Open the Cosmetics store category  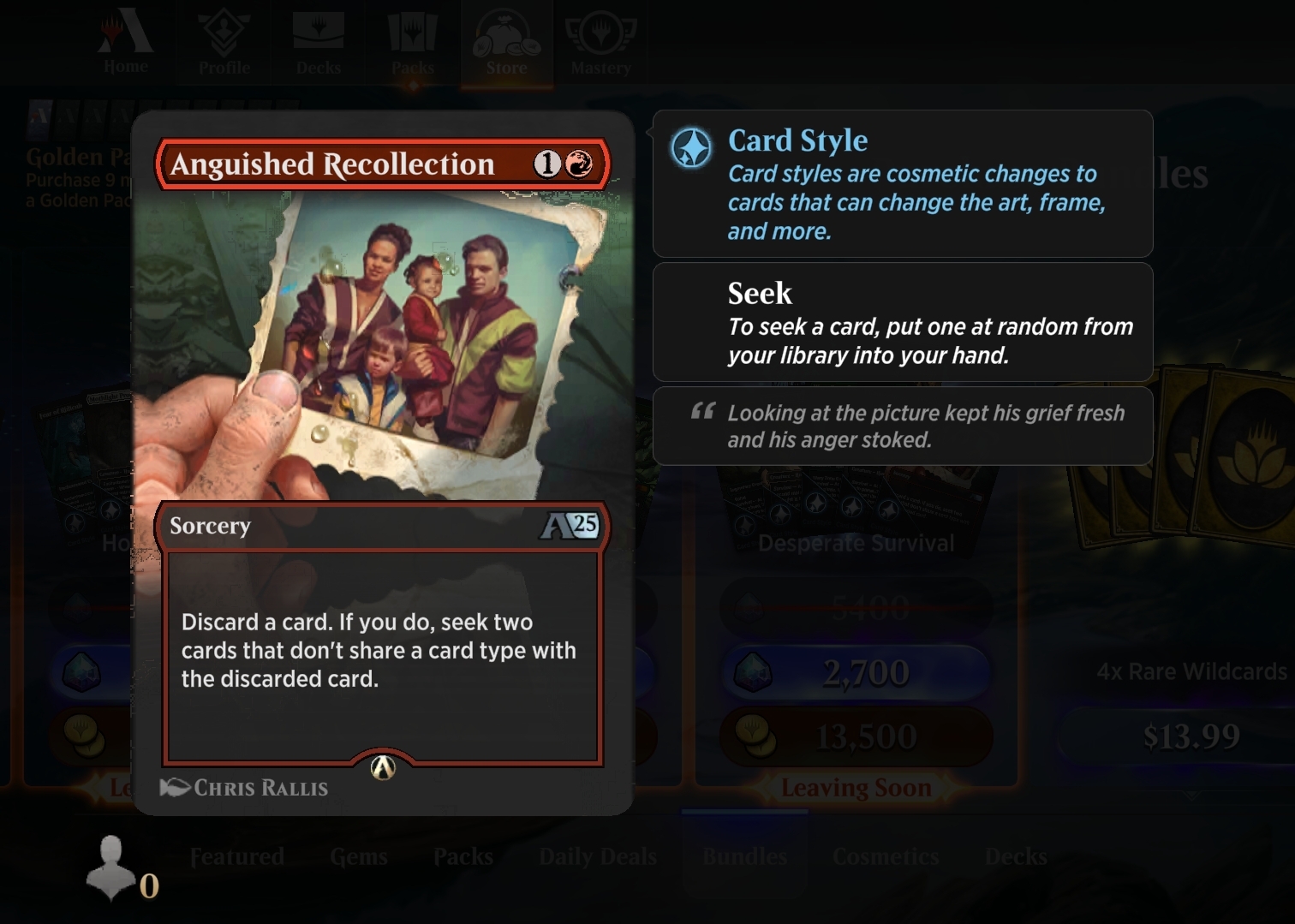click(x=886, y=856)
